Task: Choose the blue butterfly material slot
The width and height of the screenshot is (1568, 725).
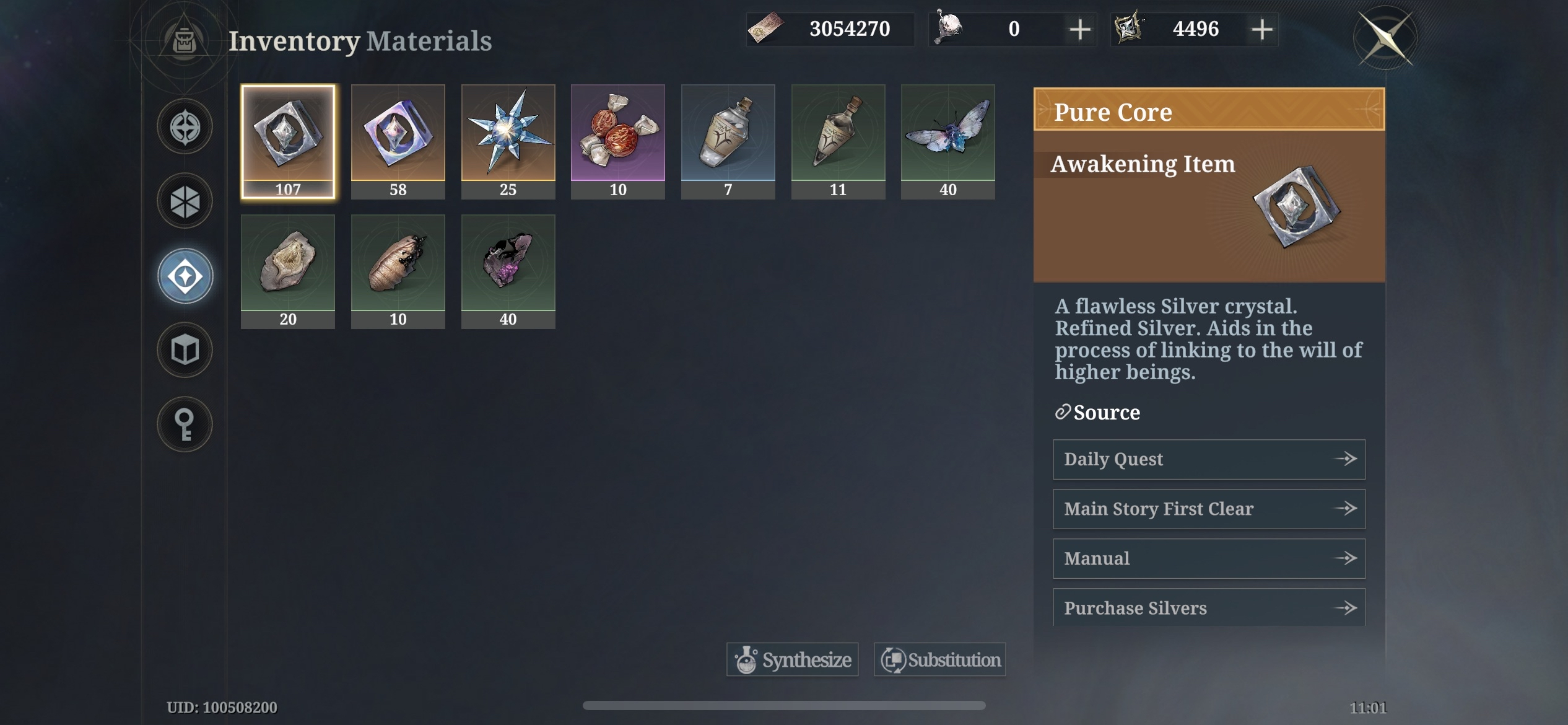Action: coord(948,141)
